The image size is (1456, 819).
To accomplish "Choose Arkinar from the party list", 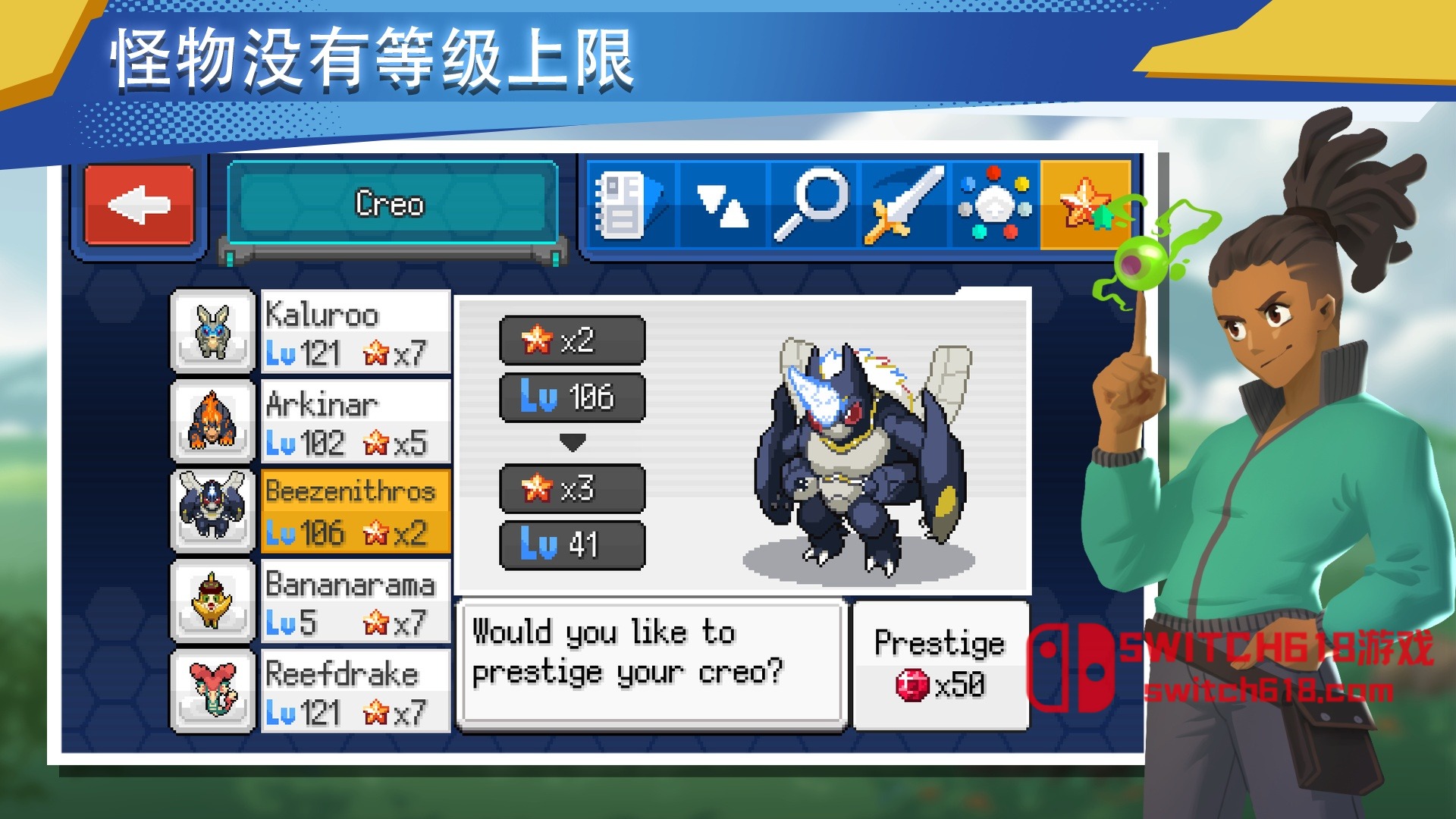I will click(x=355, y=422).
